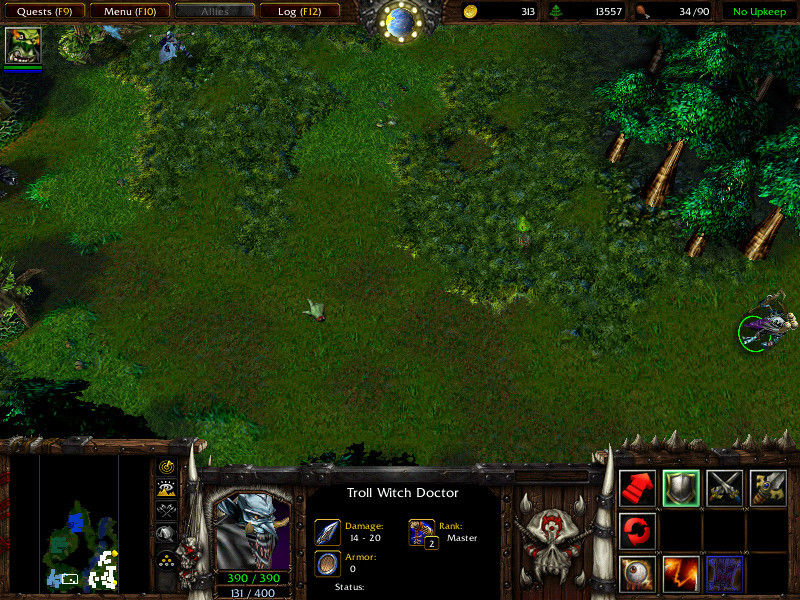Activate the minimap signal ping button
This screenshot has height=600, width=800.
(166, 466)
